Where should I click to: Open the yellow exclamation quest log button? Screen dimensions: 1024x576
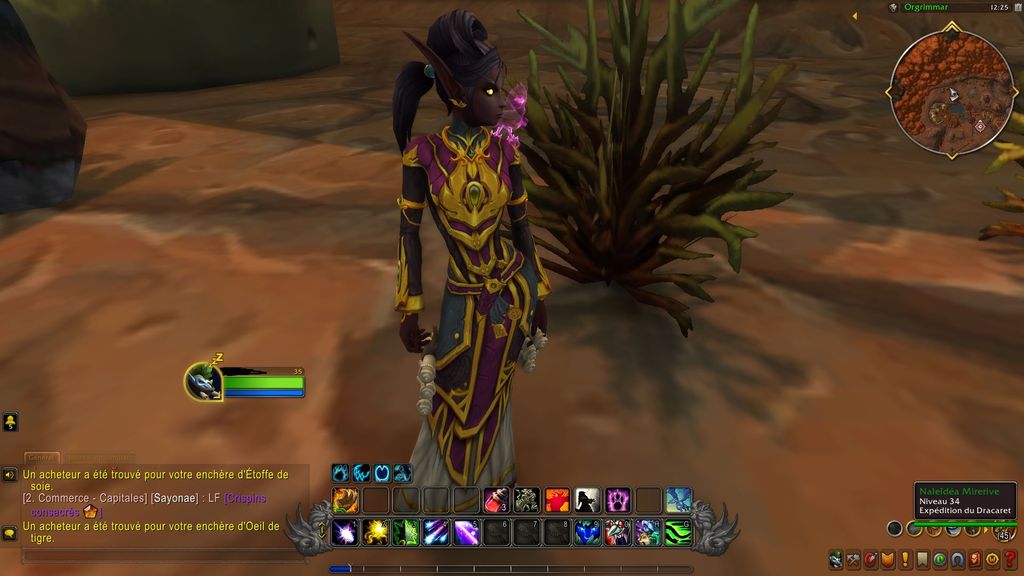(904, 559)
